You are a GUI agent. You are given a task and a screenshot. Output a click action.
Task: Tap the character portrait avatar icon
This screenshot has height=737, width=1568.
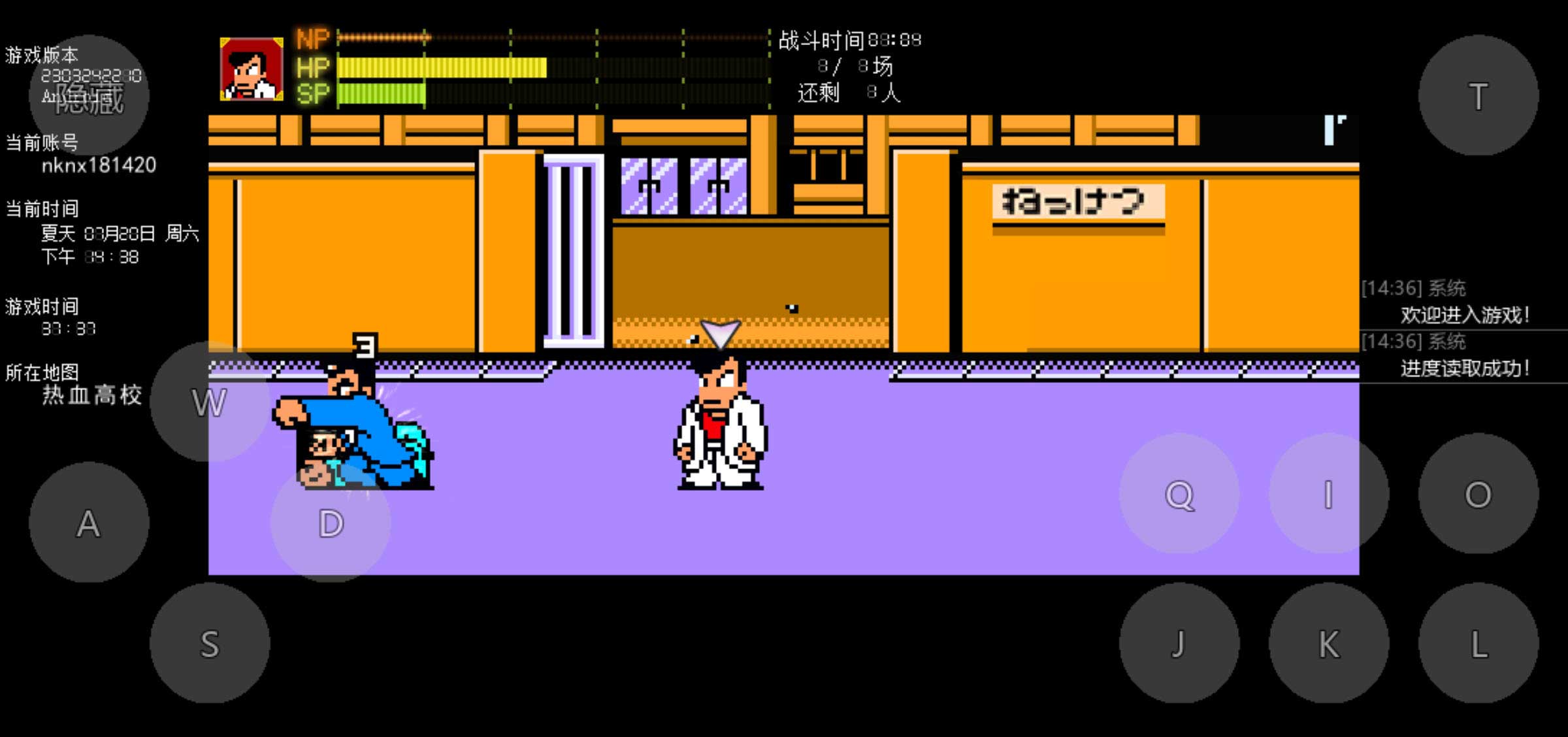pos(252,69)
